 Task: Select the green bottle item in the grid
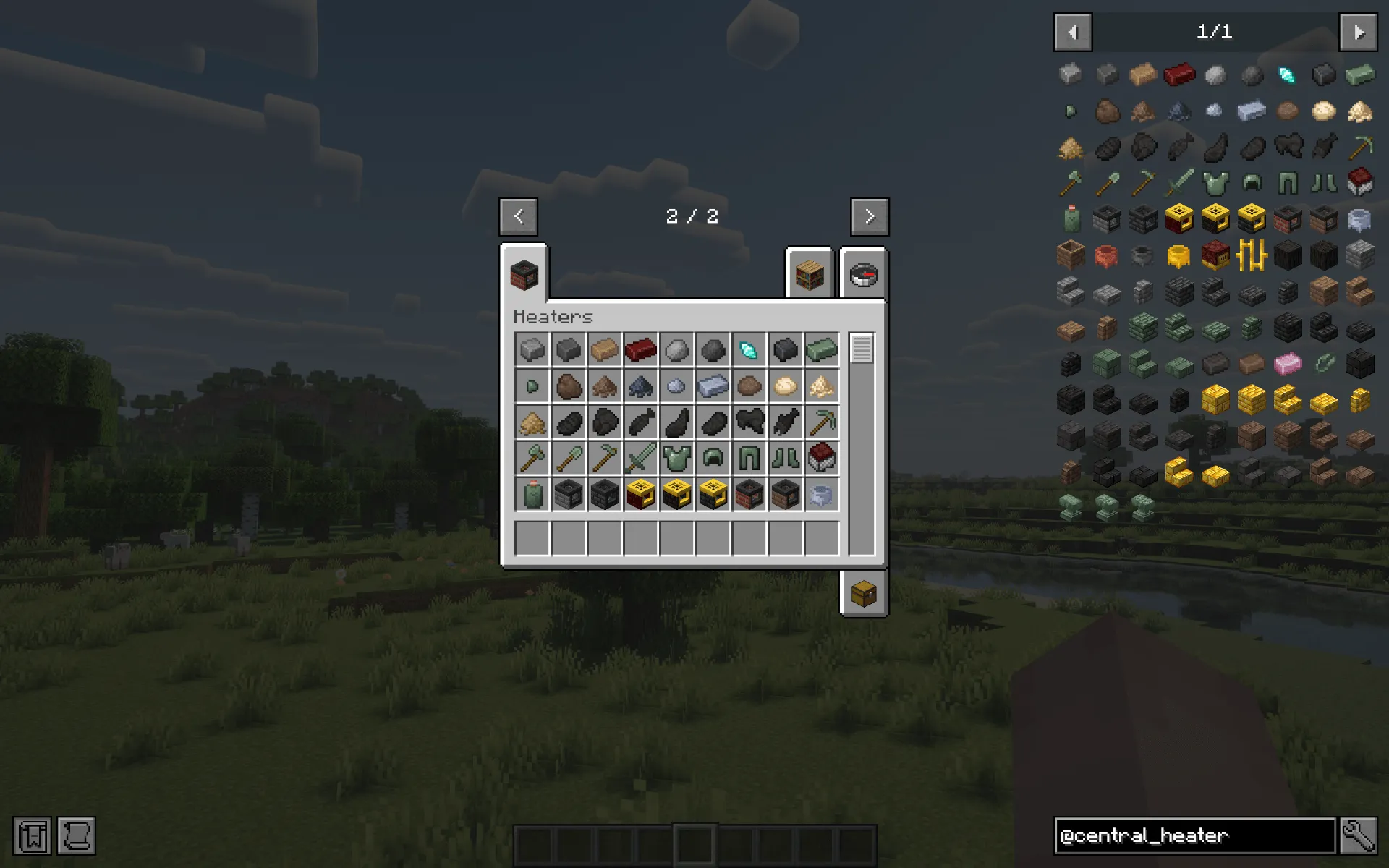click(x=532, y=493)
